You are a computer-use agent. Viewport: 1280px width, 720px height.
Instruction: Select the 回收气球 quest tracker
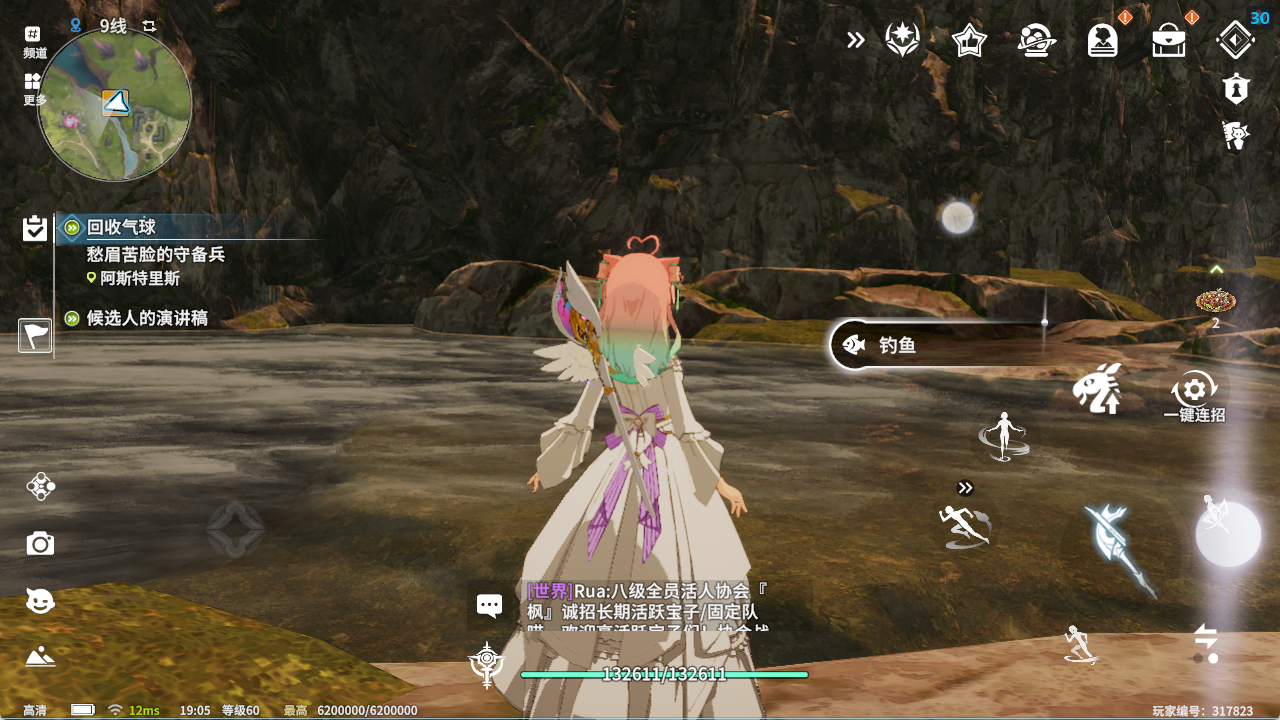point(120,228)
